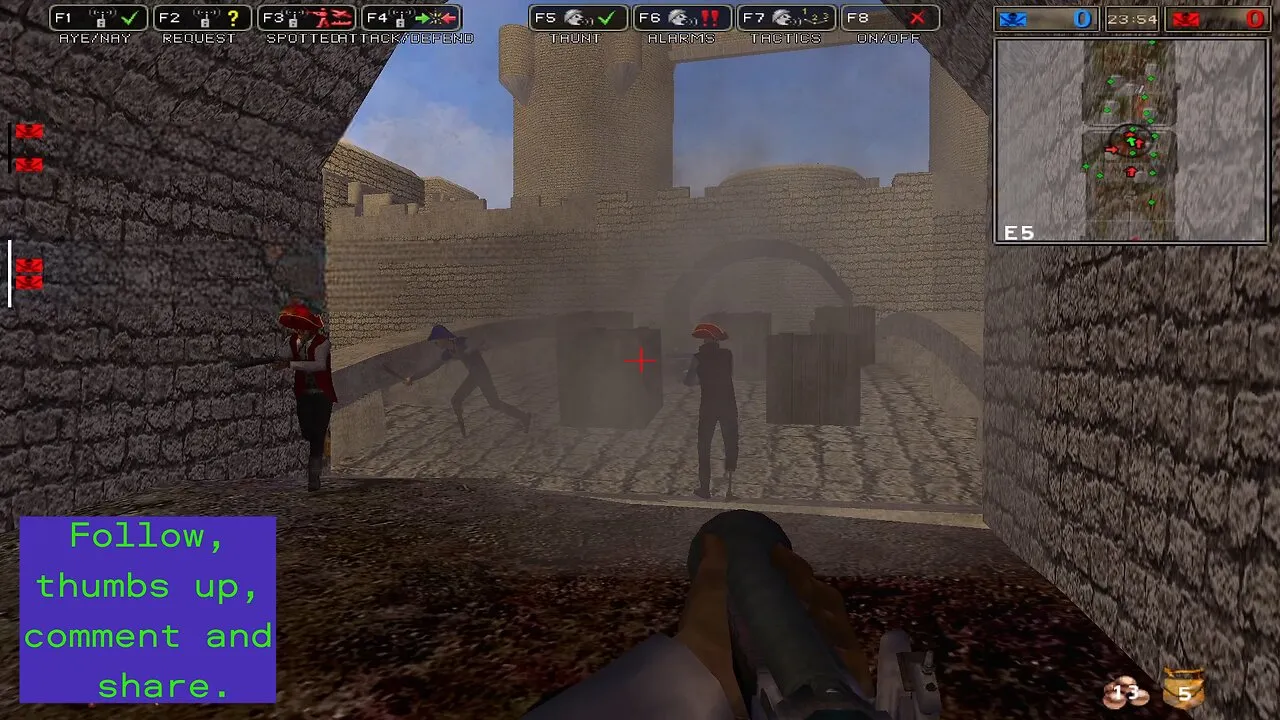Screen dimensions: 1280x720
Task: Activate the F5 Taunt command
Action: click(578, 18)
